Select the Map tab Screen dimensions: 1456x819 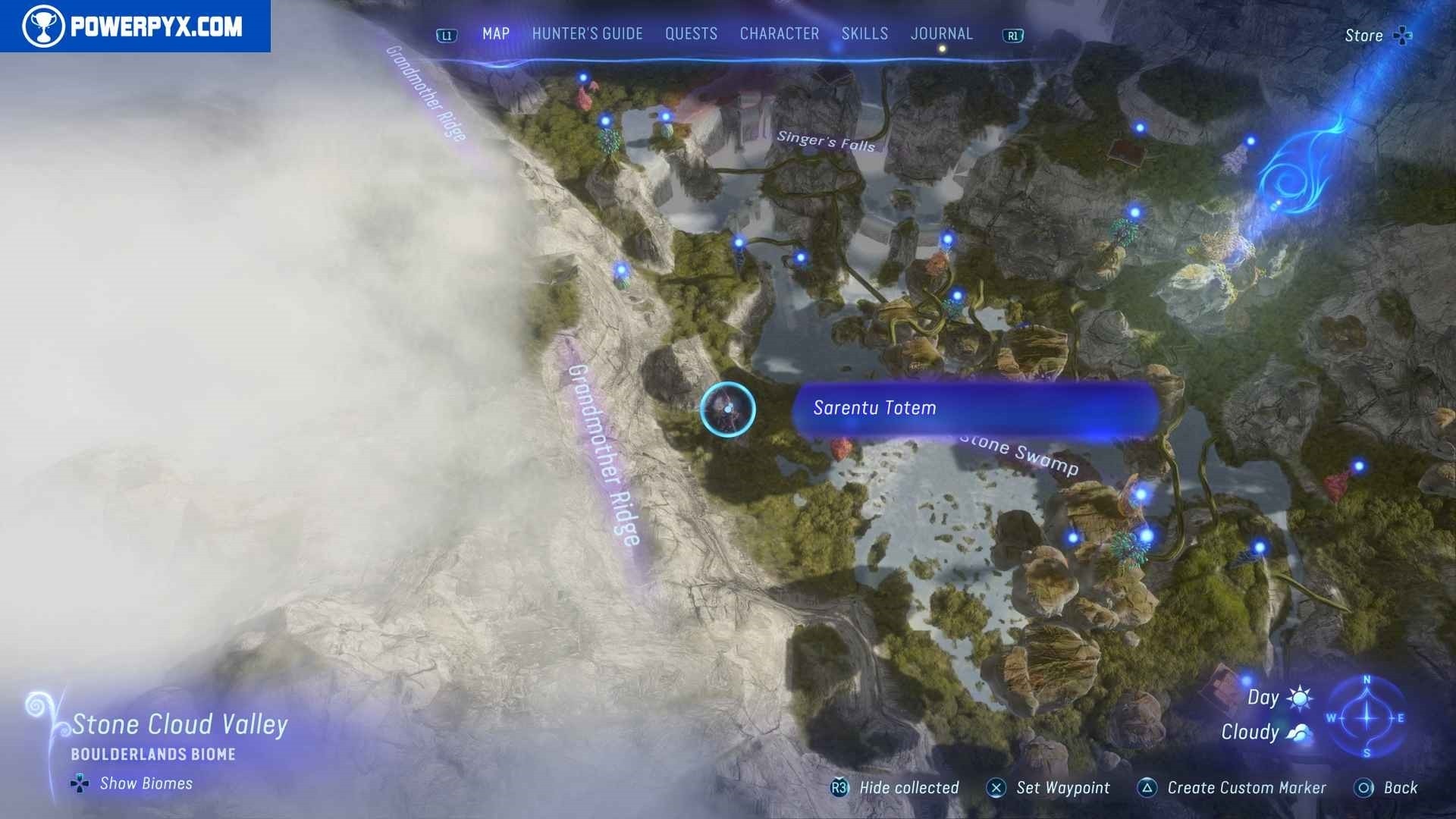click(496, 34)
